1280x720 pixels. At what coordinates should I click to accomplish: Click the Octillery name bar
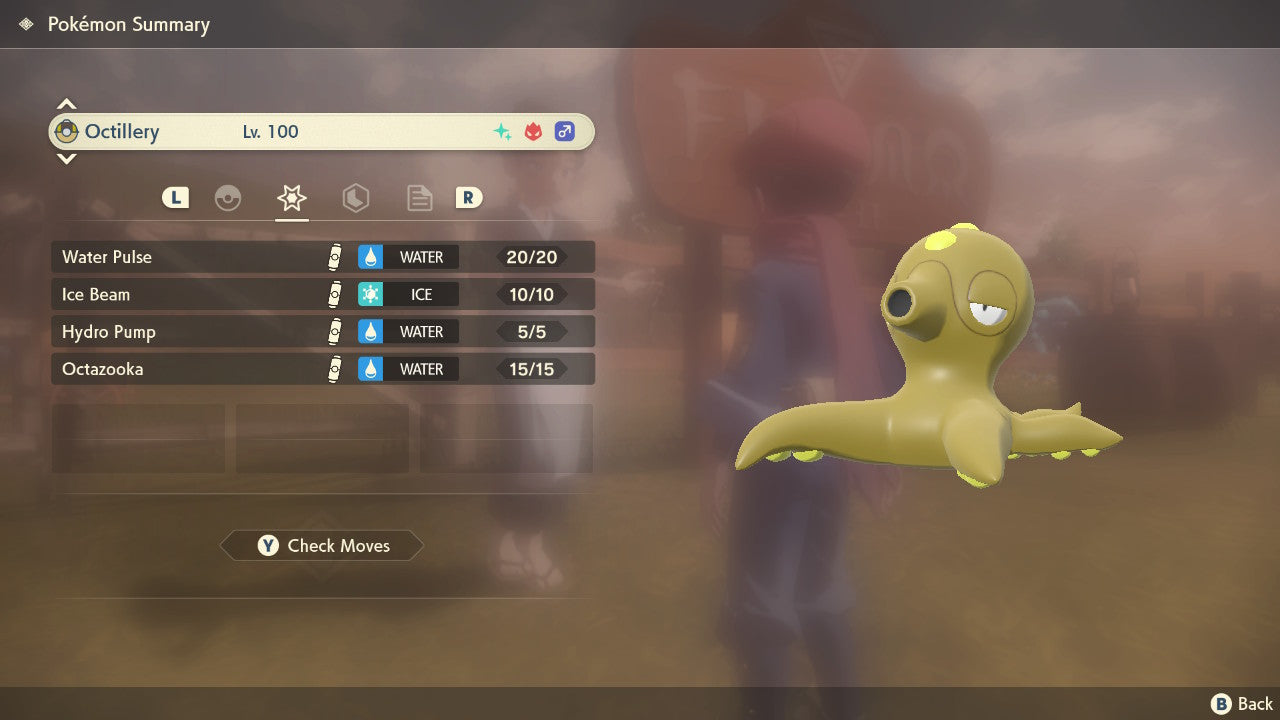(x=322, y=132)
